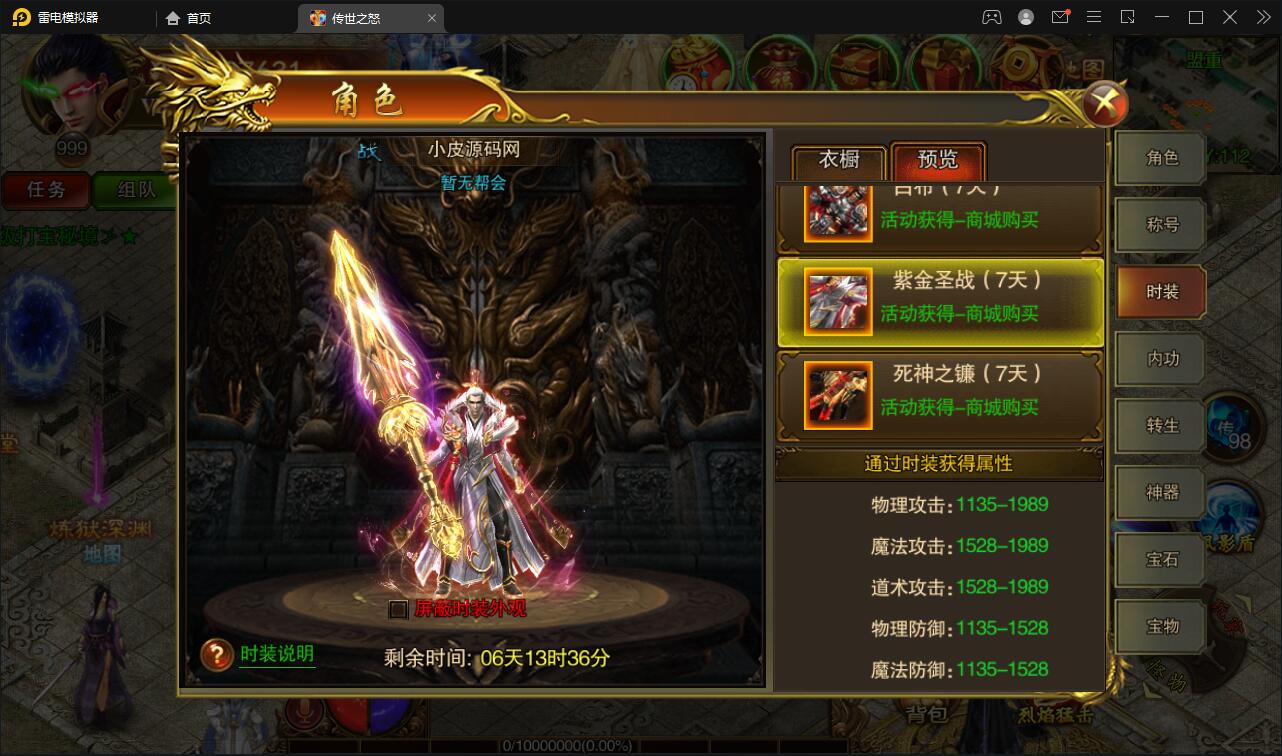Switch to the 预览 preview tab
1282x756 pixels.
pos(938,160)
